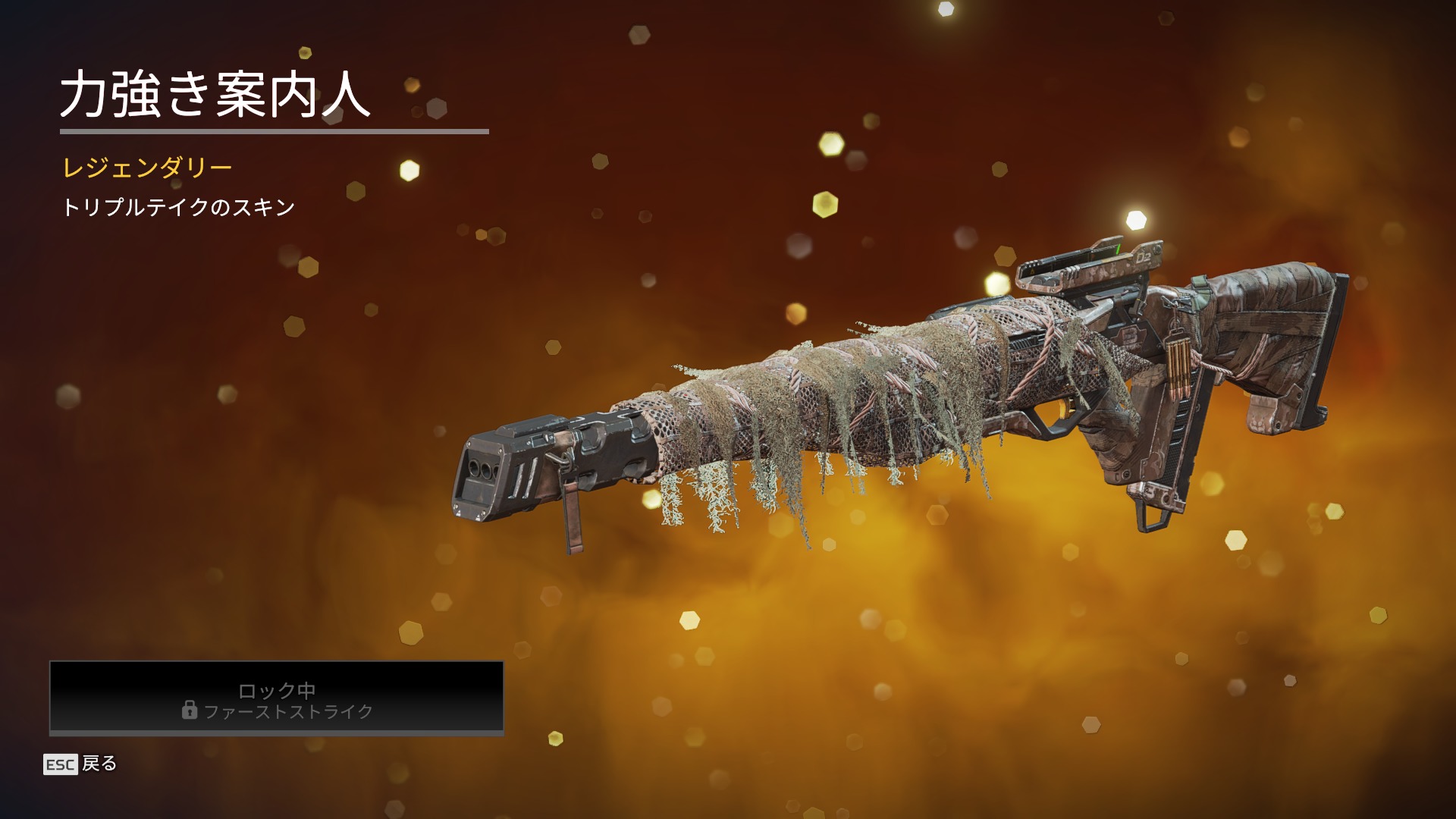Go back with the 戻る button

80,764
